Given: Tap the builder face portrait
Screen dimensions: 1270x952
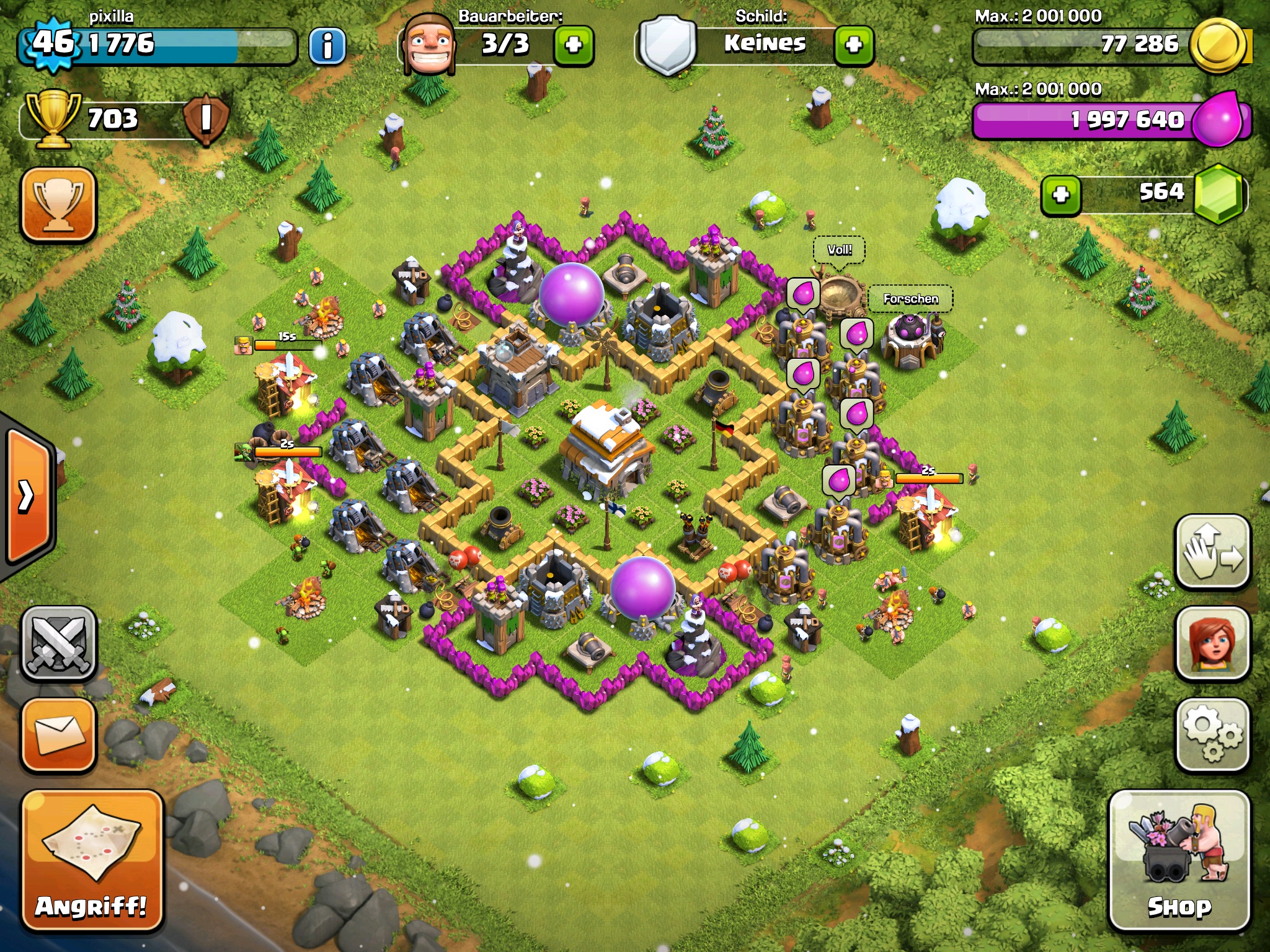Looking at the screenshot, I should (x=429, y=45).
